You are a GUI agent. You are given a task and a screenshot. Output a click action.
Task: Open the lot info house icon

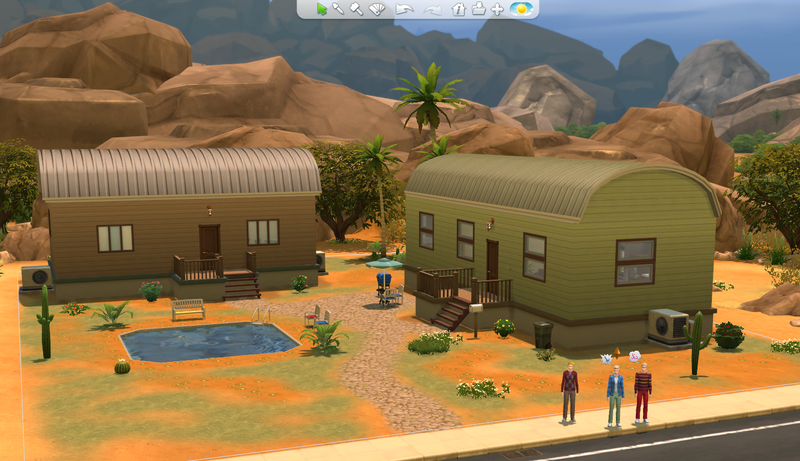pos(459,9)
